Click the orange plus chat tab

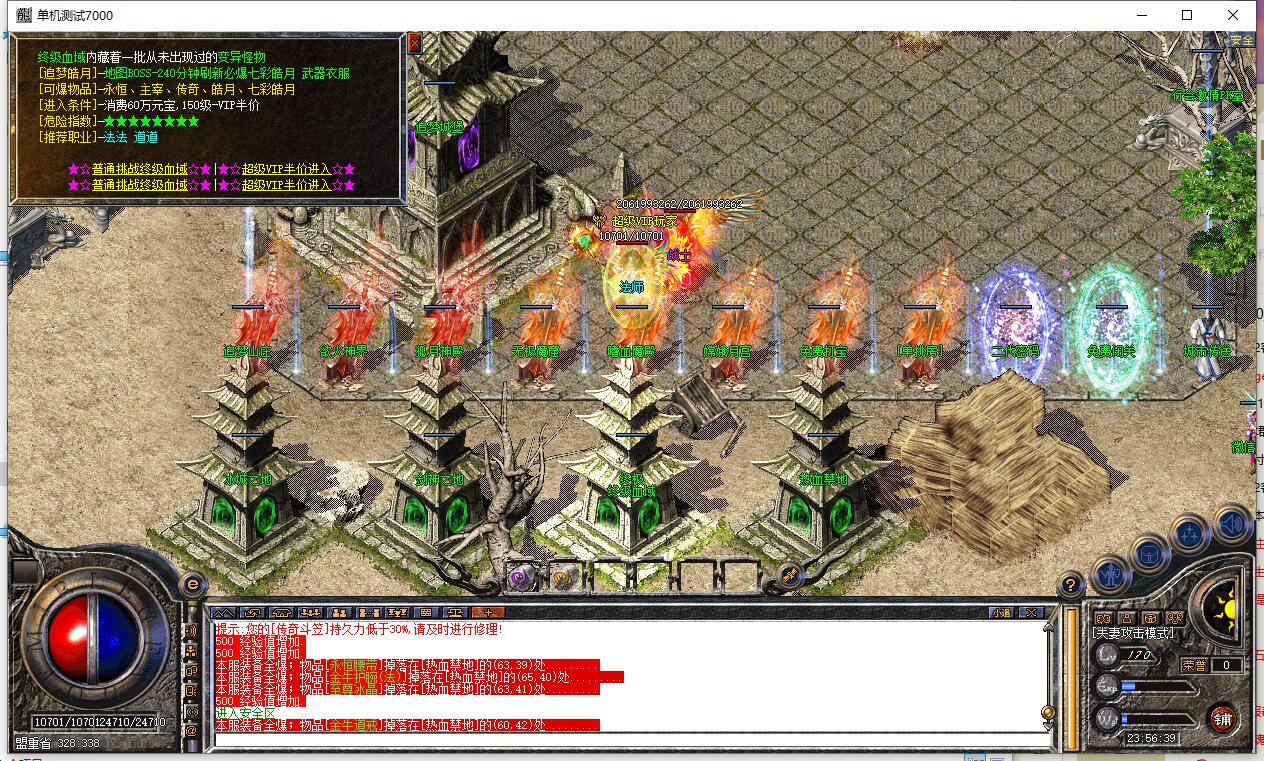coord(487,612)
